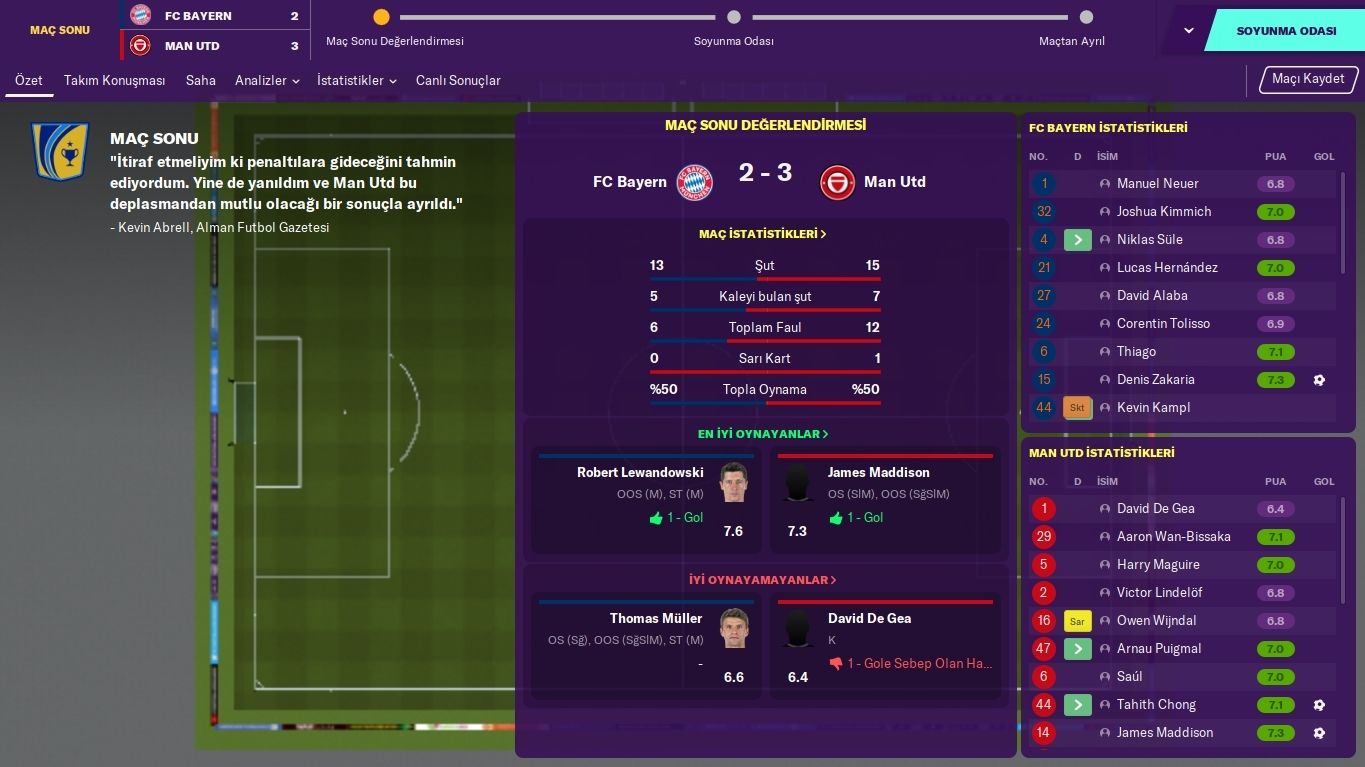Choose Manuel Neuer in Bayern stats list

pyautogui.click(x=1157, y=184)
